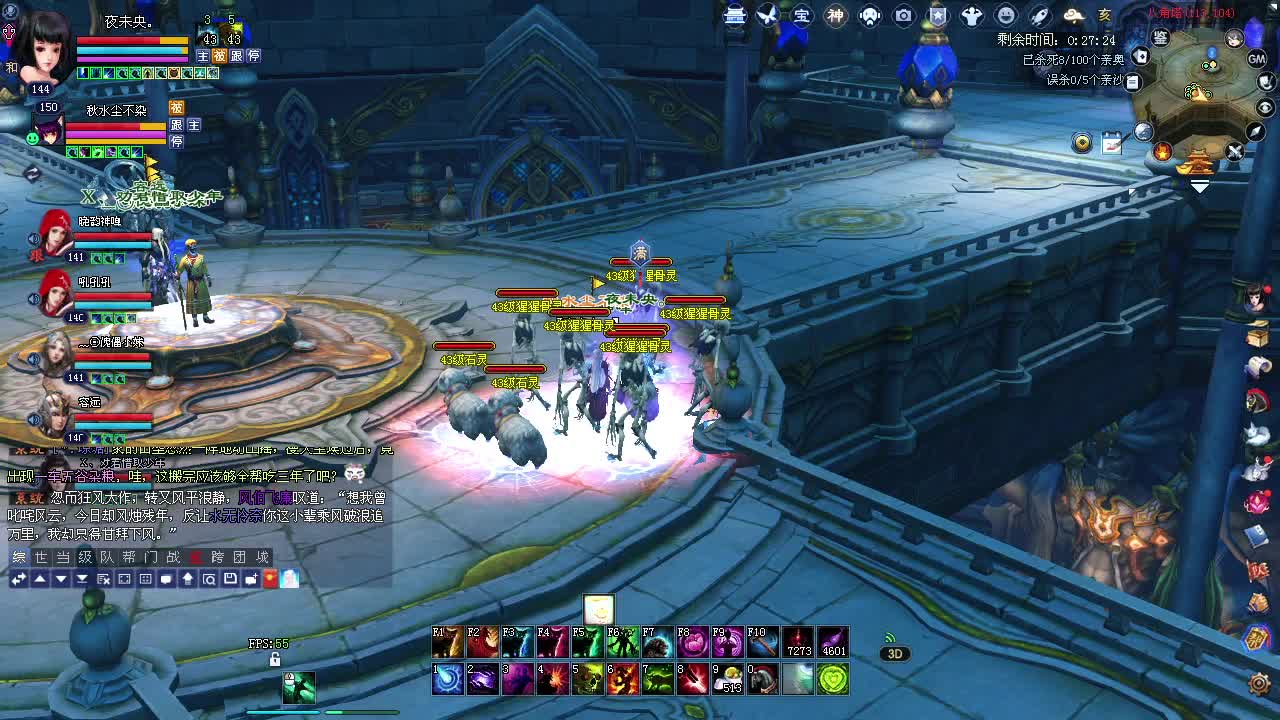Activate the green heart skill icon
Image resolution: width=1280 pixels, height=720 pixels.
(833, 679)
